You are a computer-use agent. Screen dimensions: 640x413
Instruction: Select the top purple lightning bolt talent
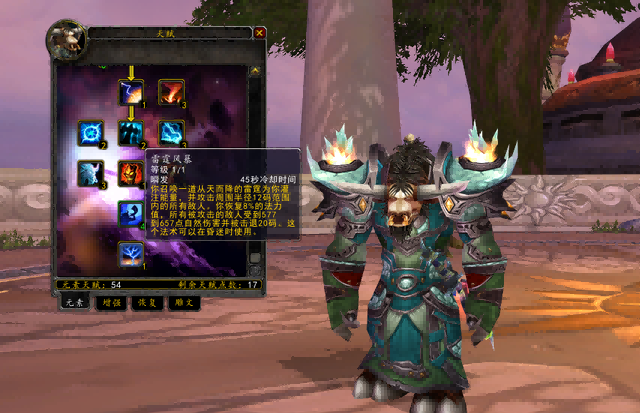coord(131,92)
